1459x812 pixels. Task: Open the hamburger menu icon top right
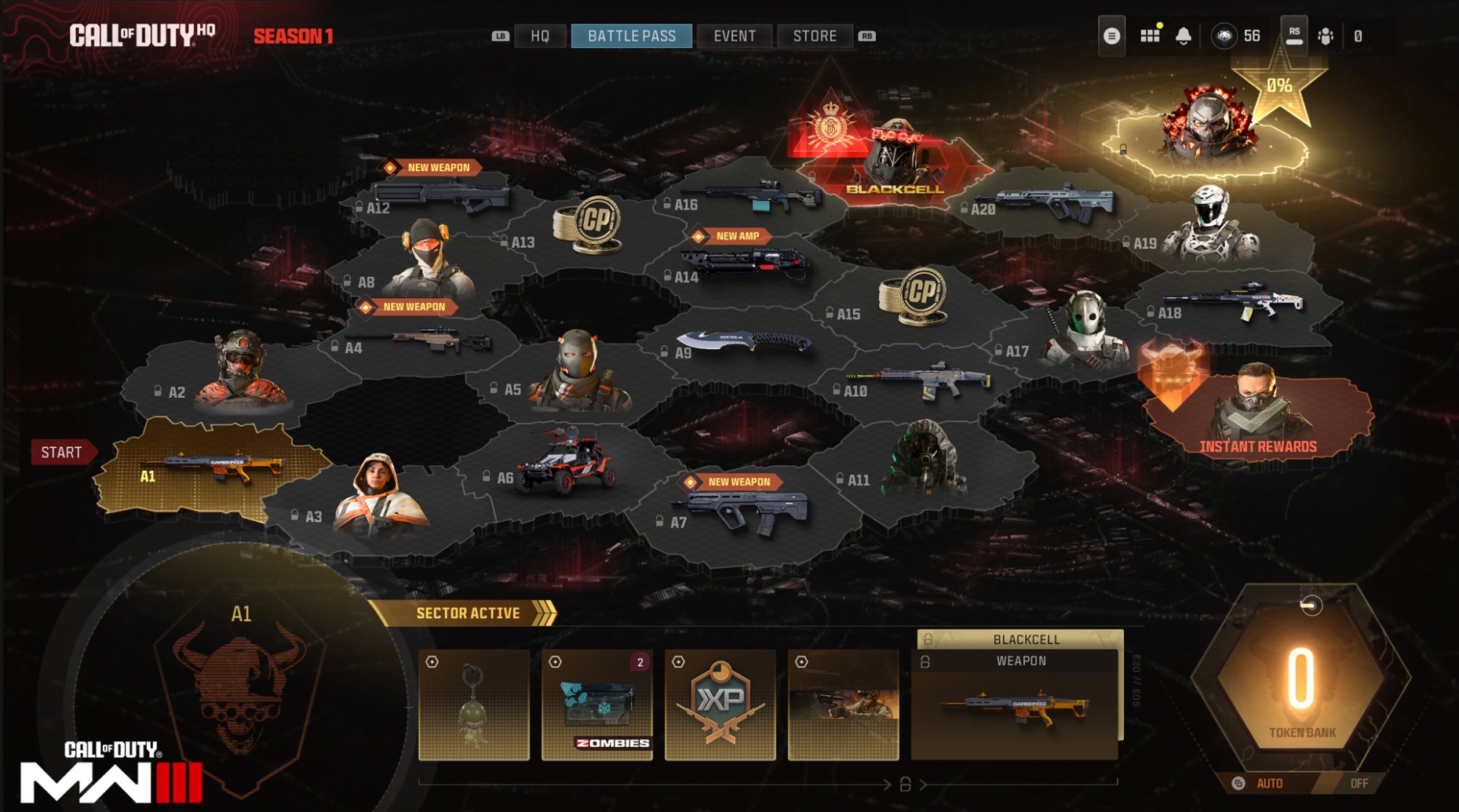coord(1111,35)
